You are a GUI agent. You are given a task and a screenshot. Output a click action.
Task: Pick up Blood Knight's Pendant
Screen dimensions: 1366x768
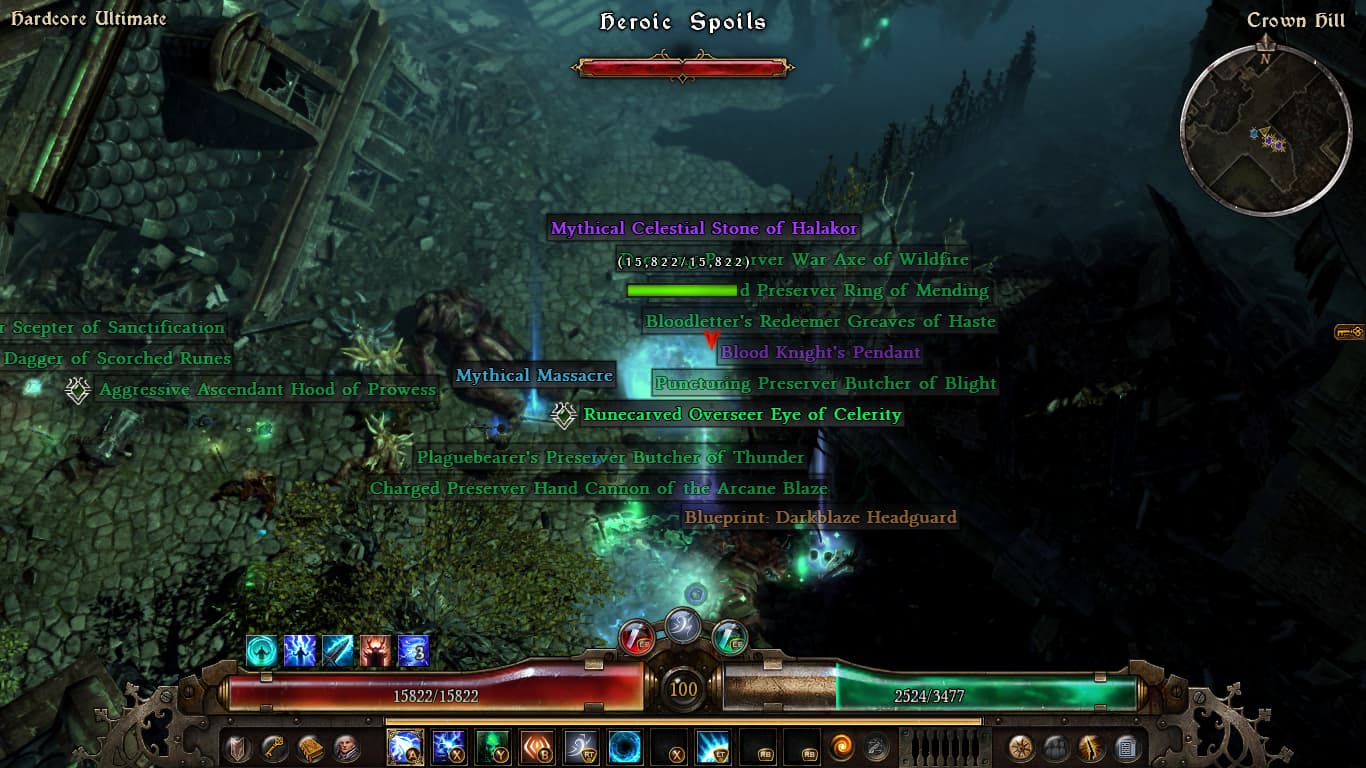point(820,353)
